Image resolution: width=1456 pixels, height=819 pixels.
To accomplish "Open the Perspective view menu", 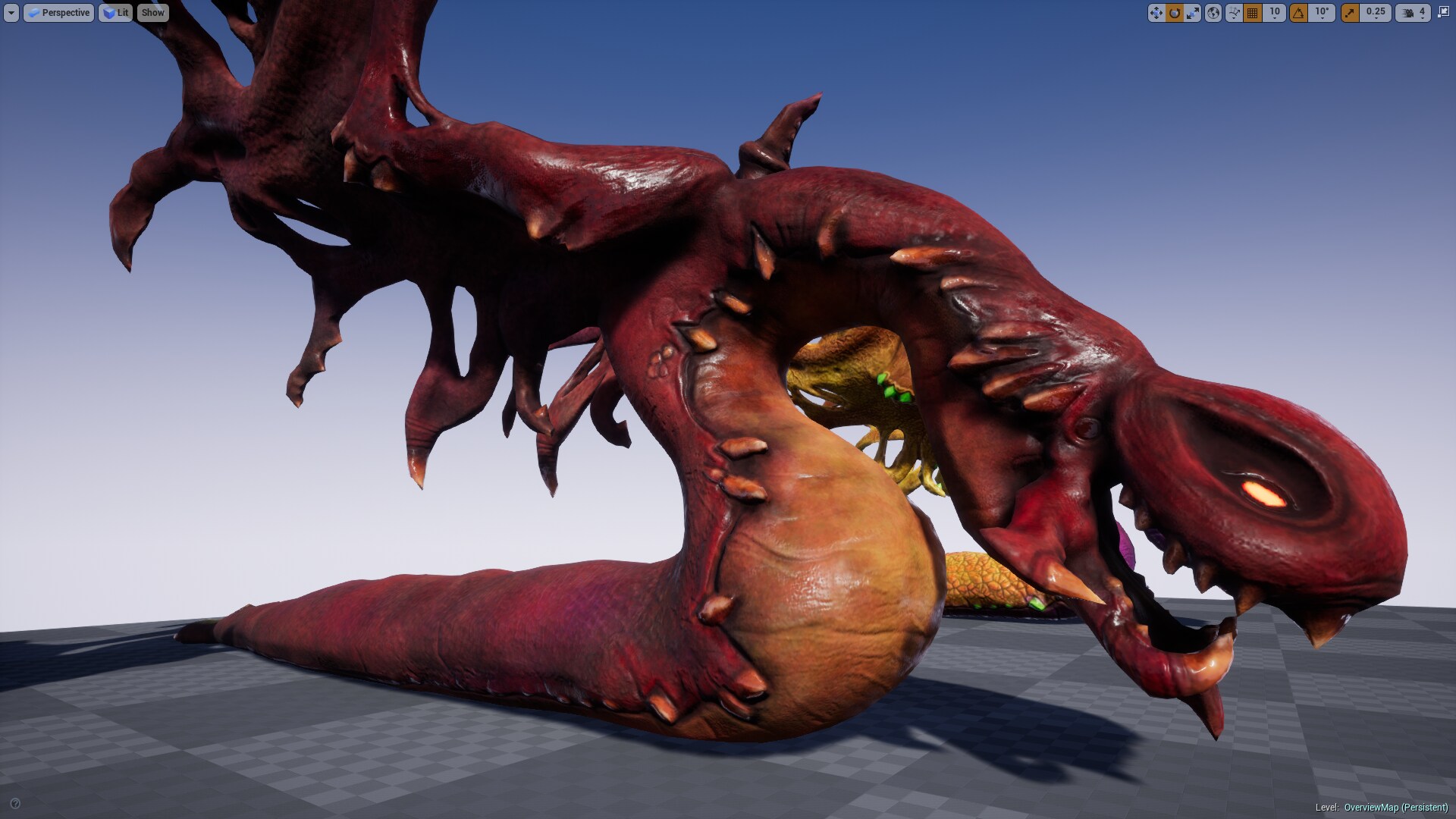I will [59, 12].
